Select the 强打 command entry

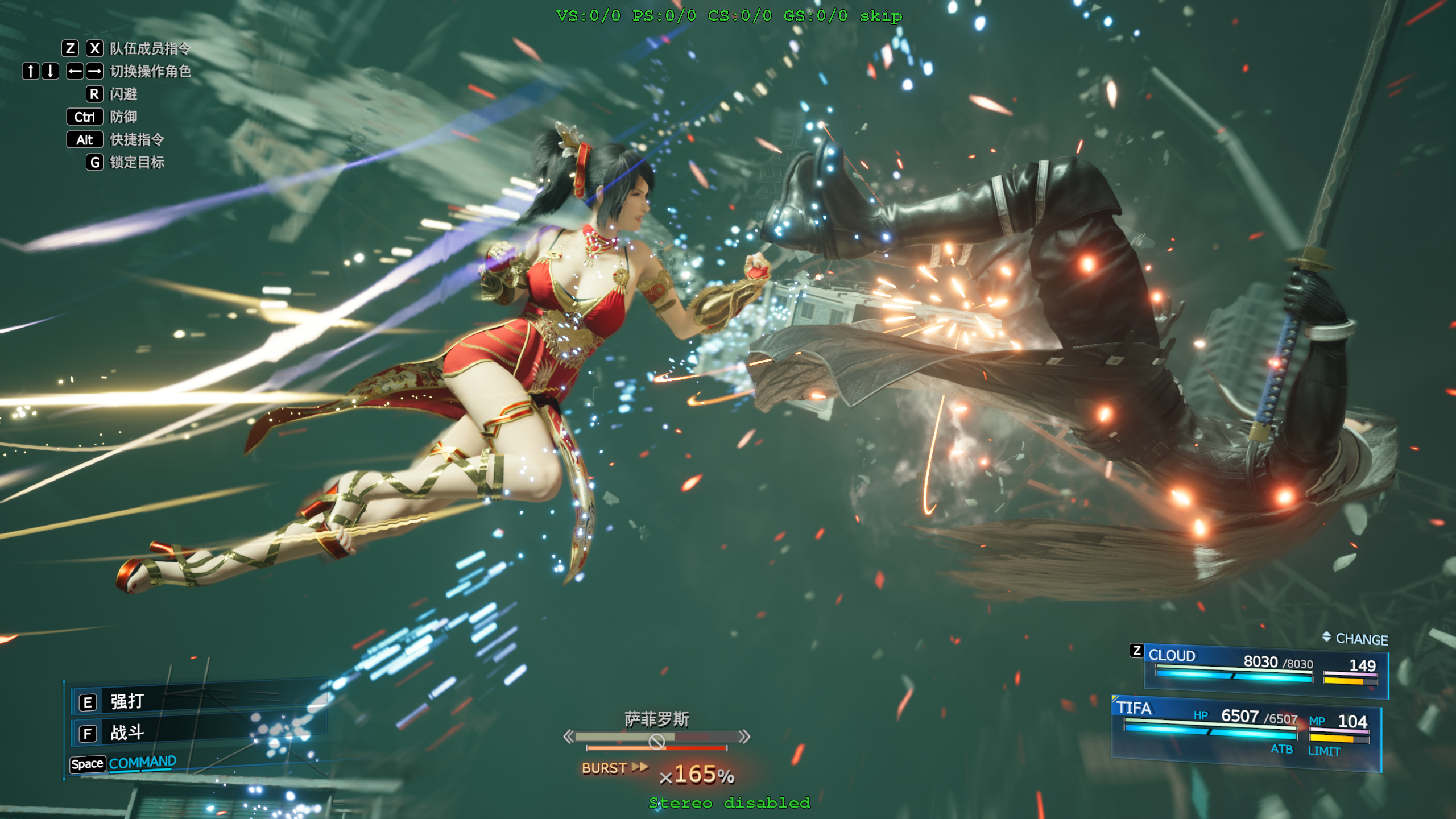click(x=127, y=702)
